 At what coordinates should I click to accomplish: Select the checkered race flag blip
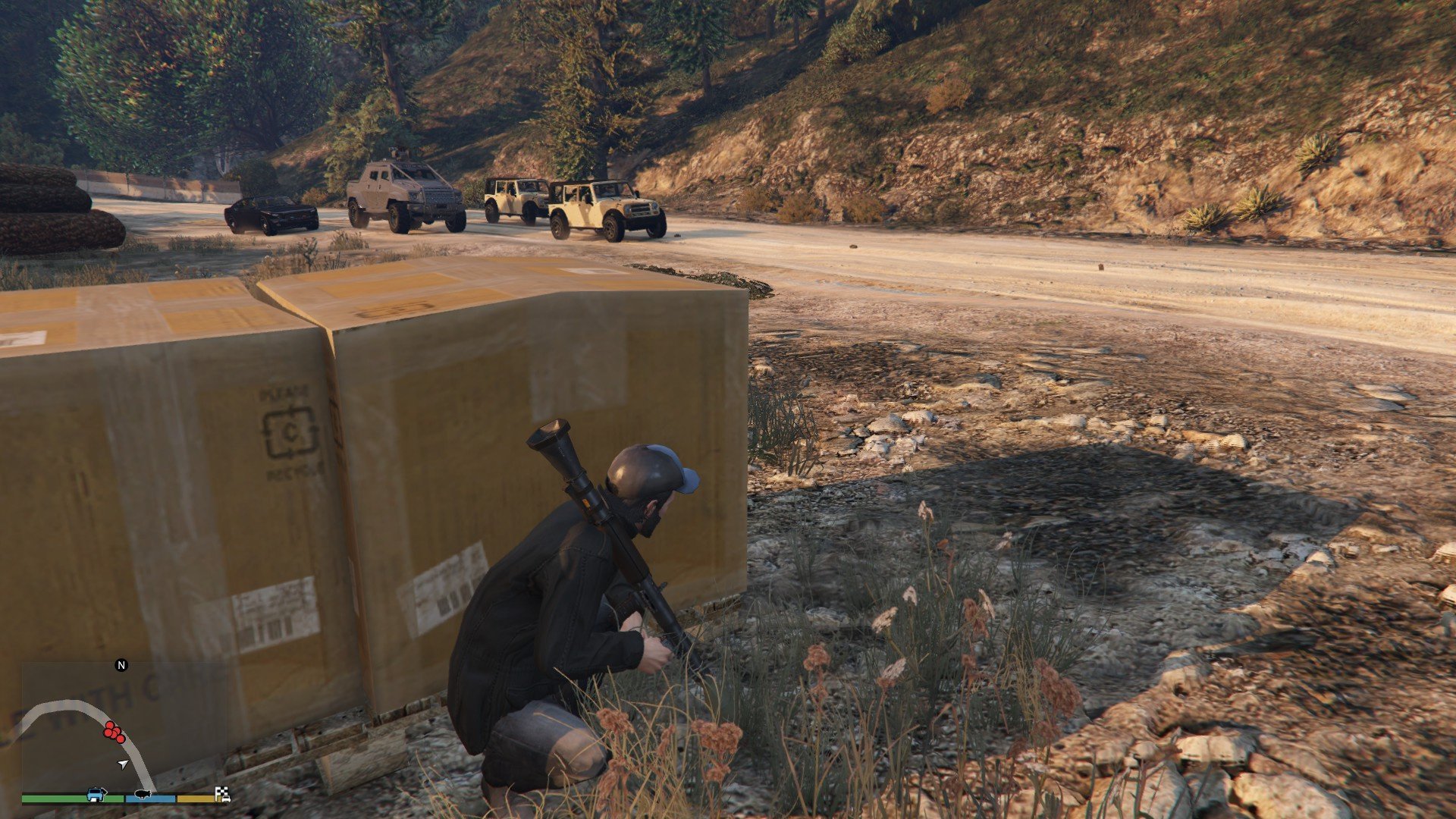(x=223, y=794)
